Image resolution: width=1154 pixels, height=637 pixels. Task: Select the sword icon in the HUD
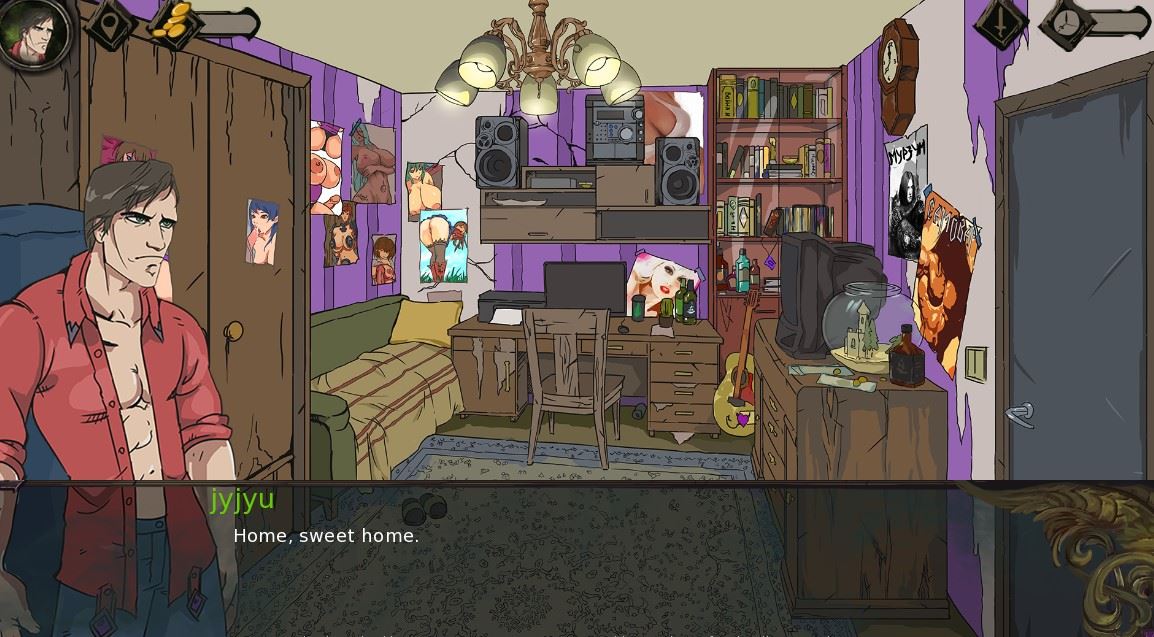[x=1002, y=23]
